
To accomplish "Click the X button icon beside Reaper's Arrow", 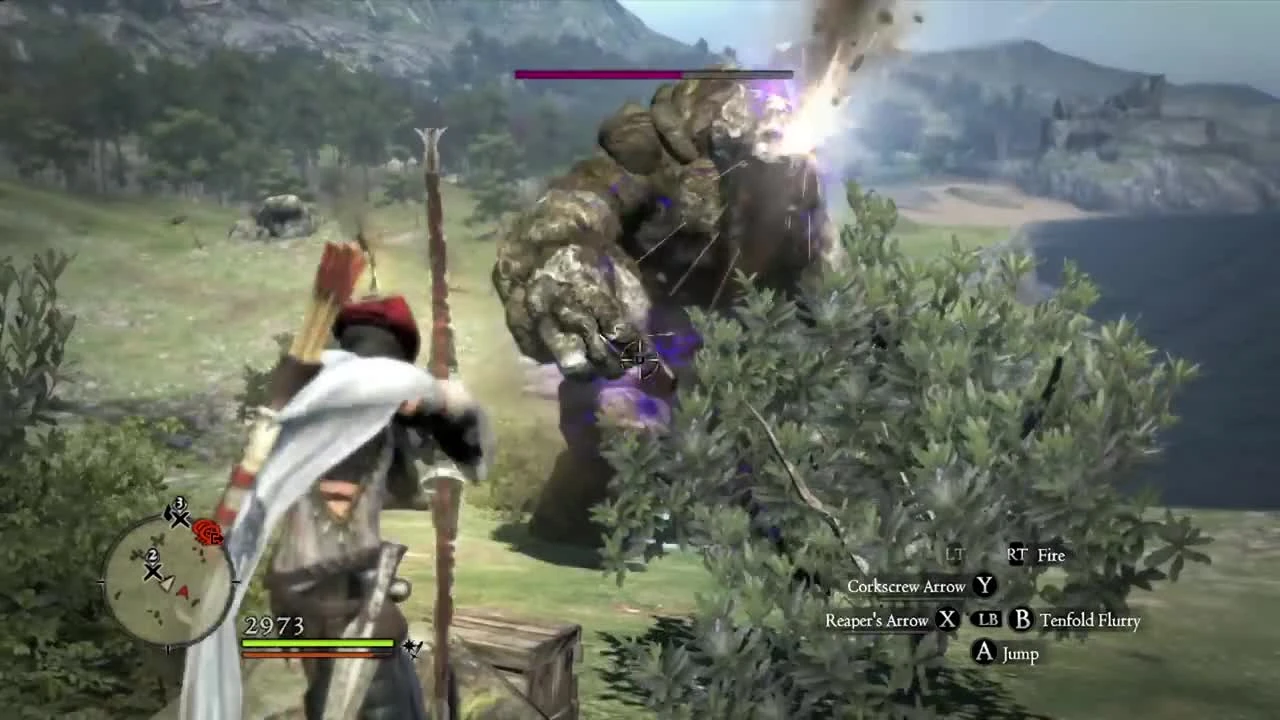I will [x=948, y=620].
